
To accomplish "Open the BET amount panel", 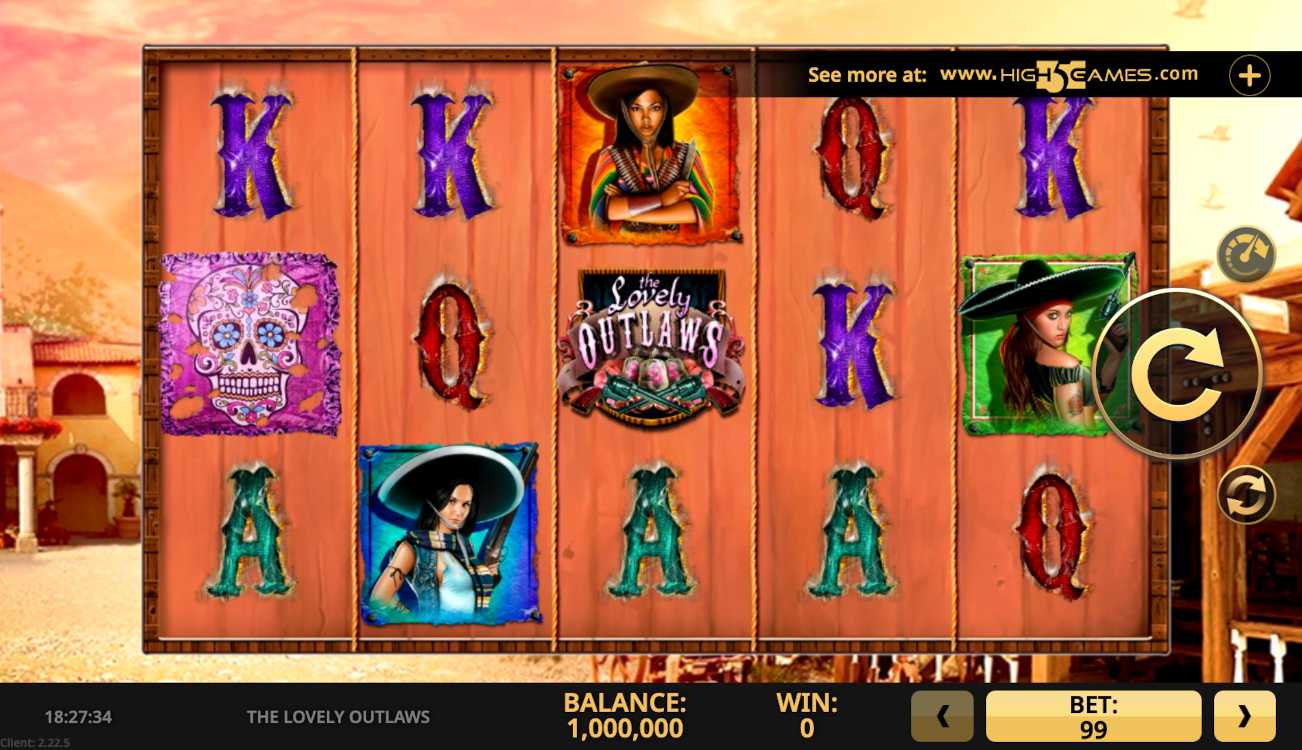I will pos(1093,716).
